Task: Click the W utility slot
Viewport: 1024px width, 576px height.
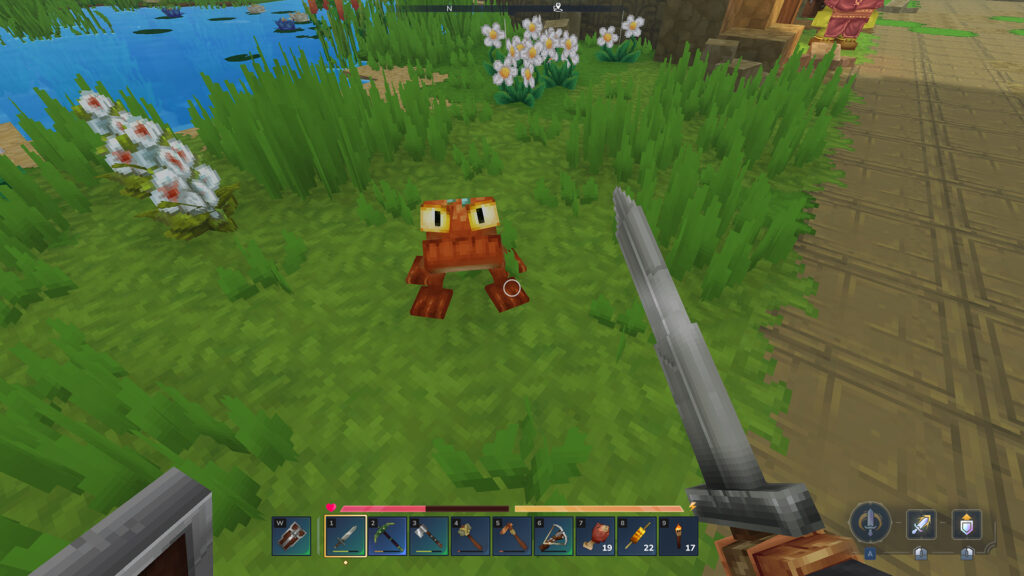Action: [290, 536]
